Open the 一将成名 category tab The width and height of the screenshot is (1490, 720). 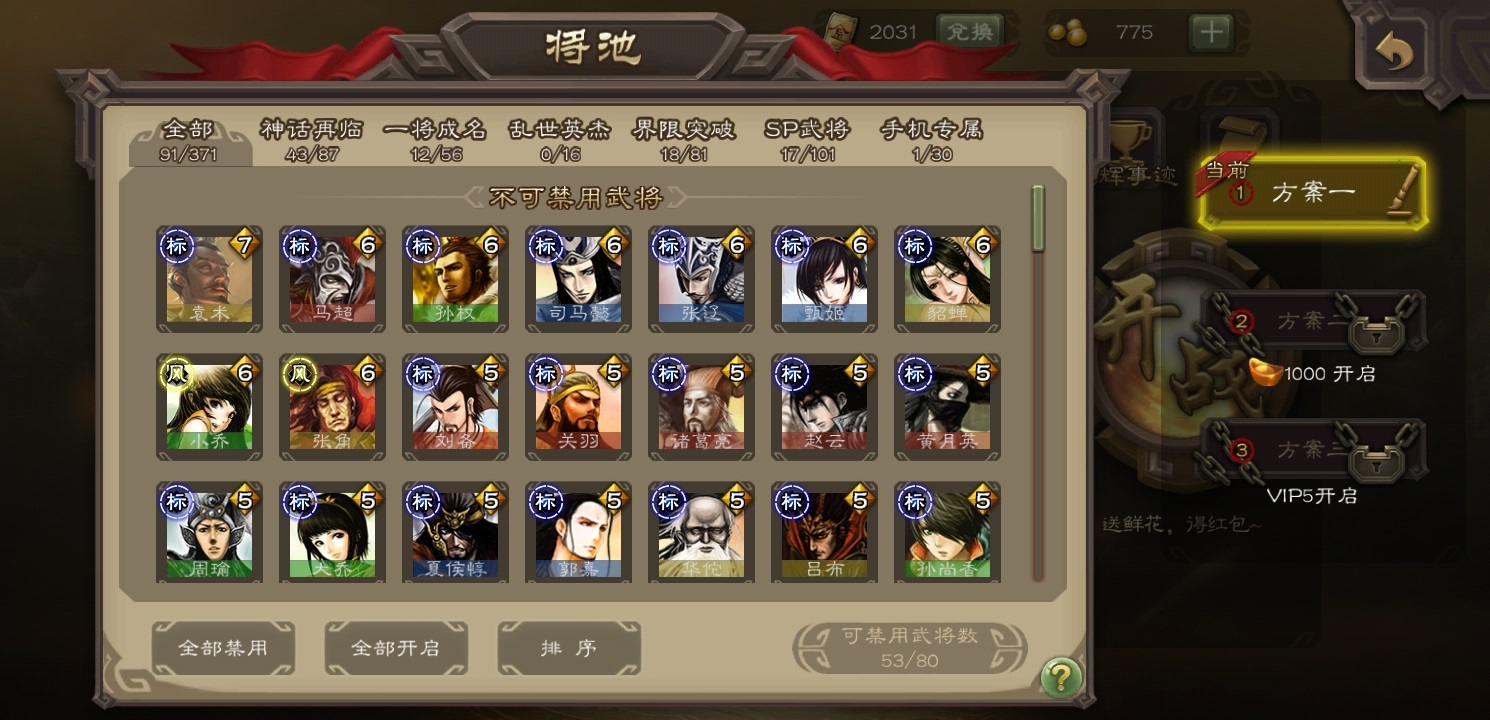pos(435,139)
